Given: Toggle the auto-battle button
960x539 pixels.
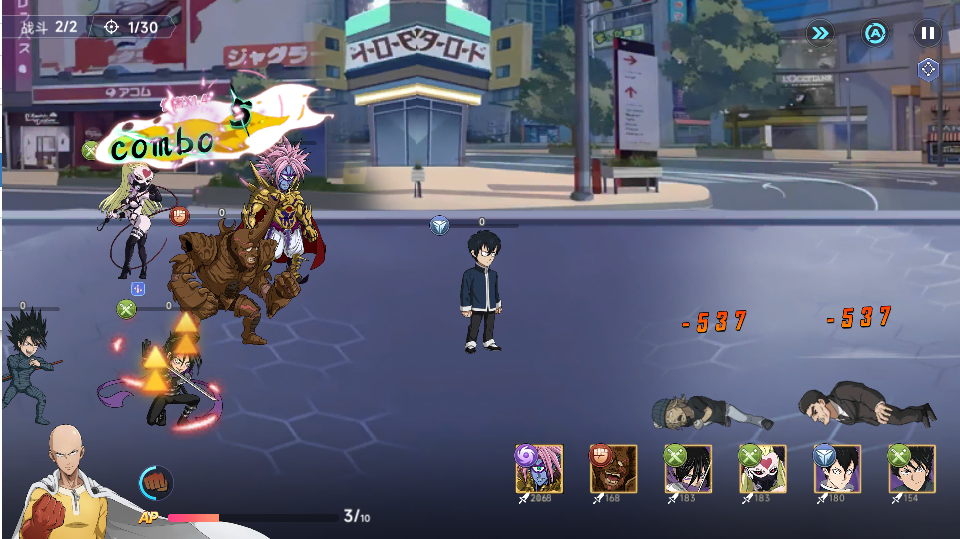Looking at the screenshot, I should click(x=875, y=33).
